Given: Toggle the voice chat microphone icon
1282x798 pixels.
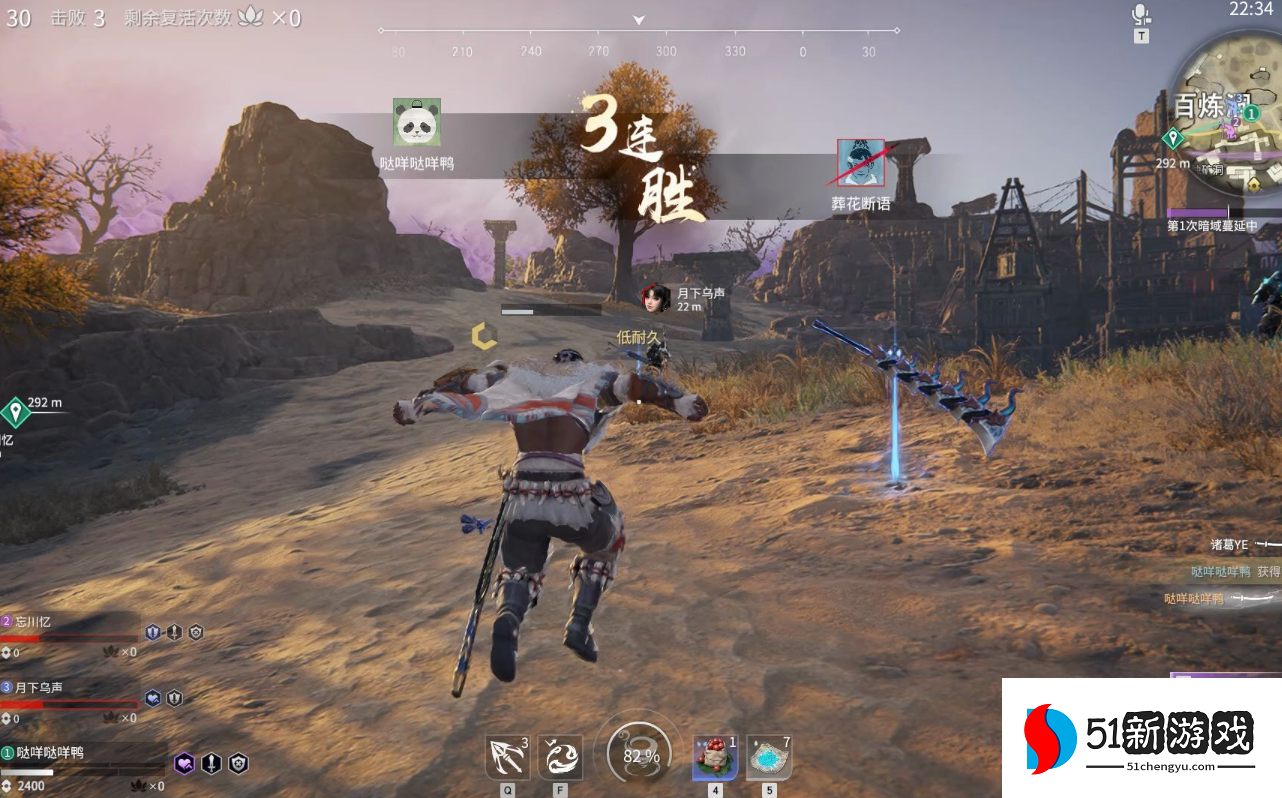Looking at the screenshot, I should (x=1141, y=14).
